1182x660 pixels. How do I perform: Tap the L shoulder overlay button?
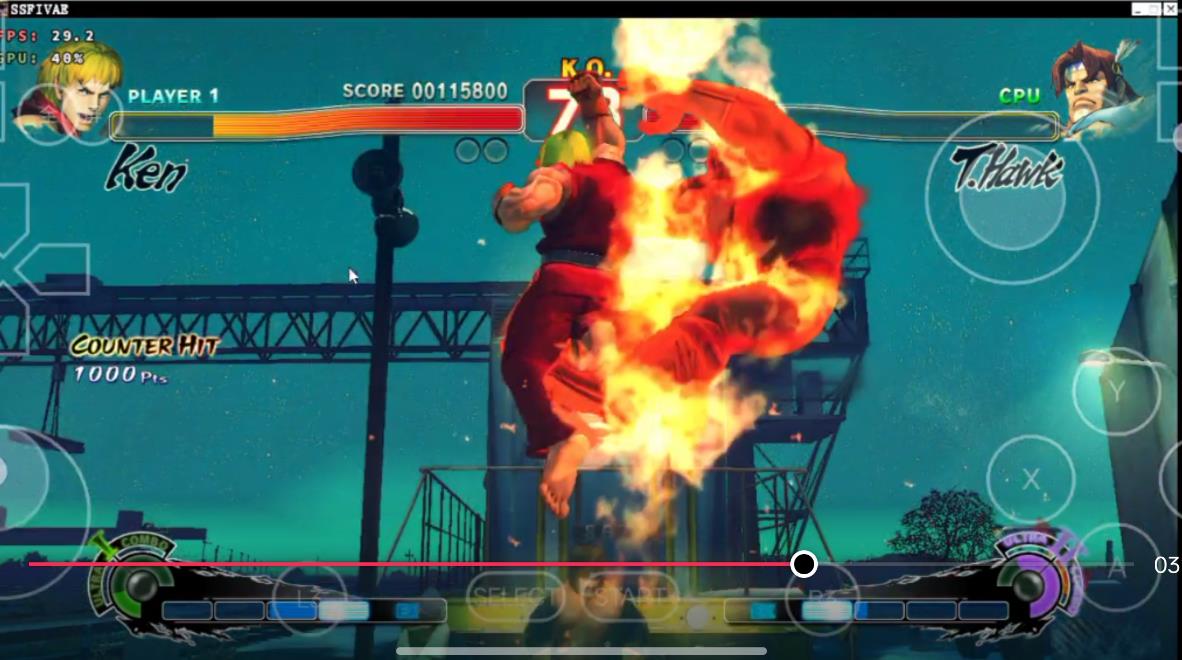pyautogui.click(x=309, y=598)
